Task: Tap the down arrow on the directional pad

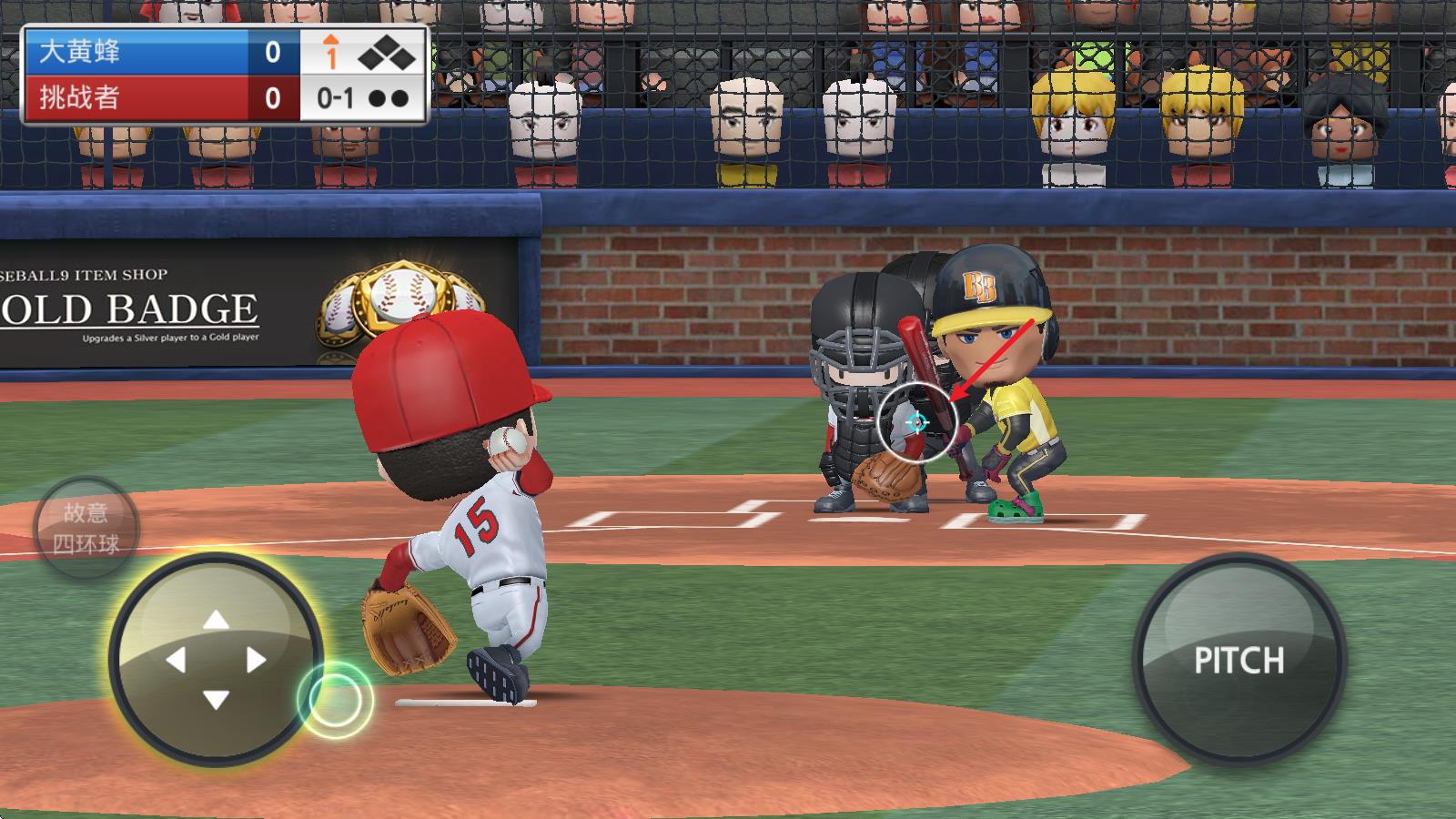Action: 216,700
